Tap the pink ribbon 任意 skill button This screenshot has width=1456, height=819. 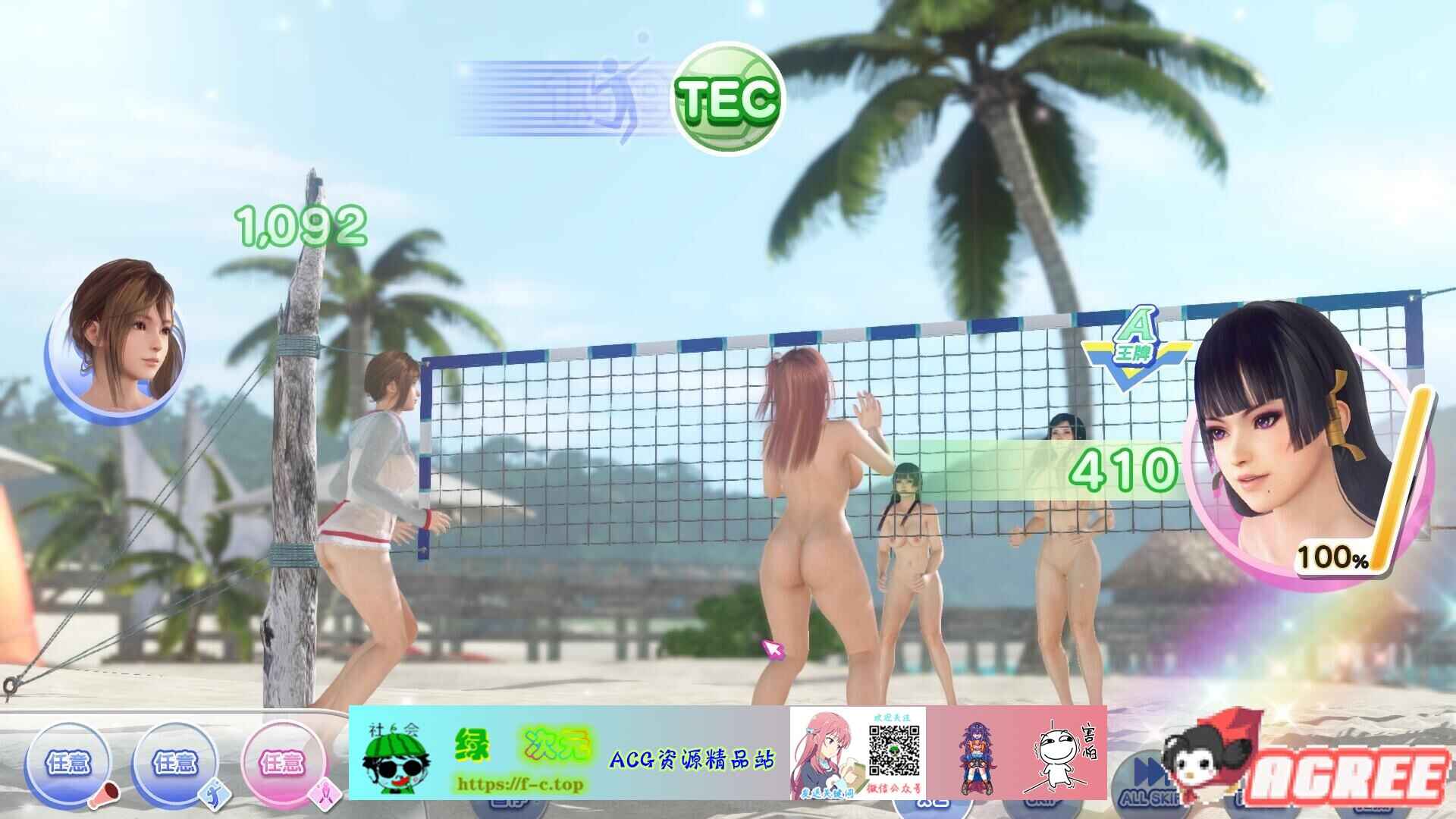pyautogui.click(x=282, y=764)
